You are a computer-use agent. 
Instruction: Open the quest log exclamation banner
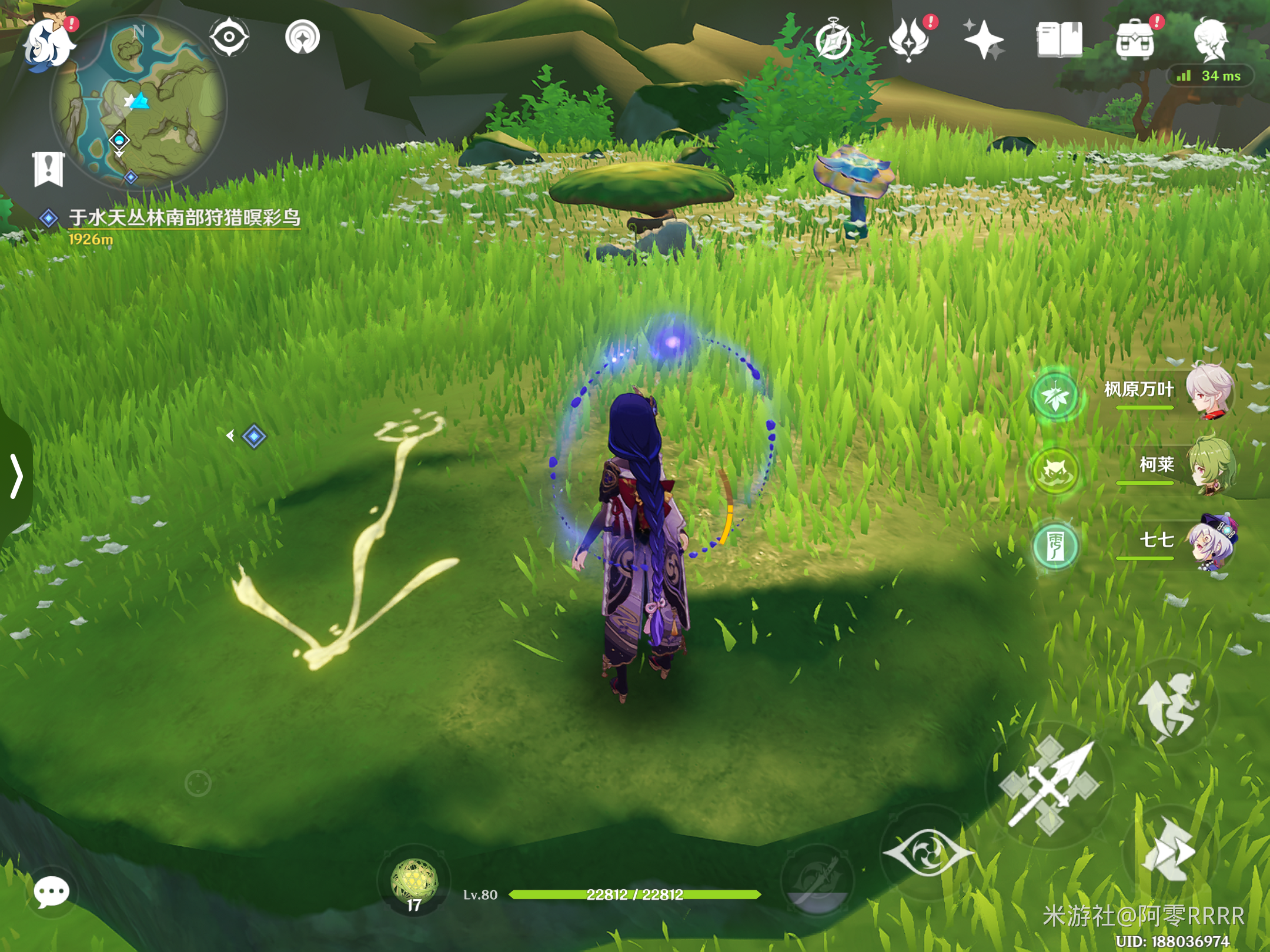click(48, 169)
